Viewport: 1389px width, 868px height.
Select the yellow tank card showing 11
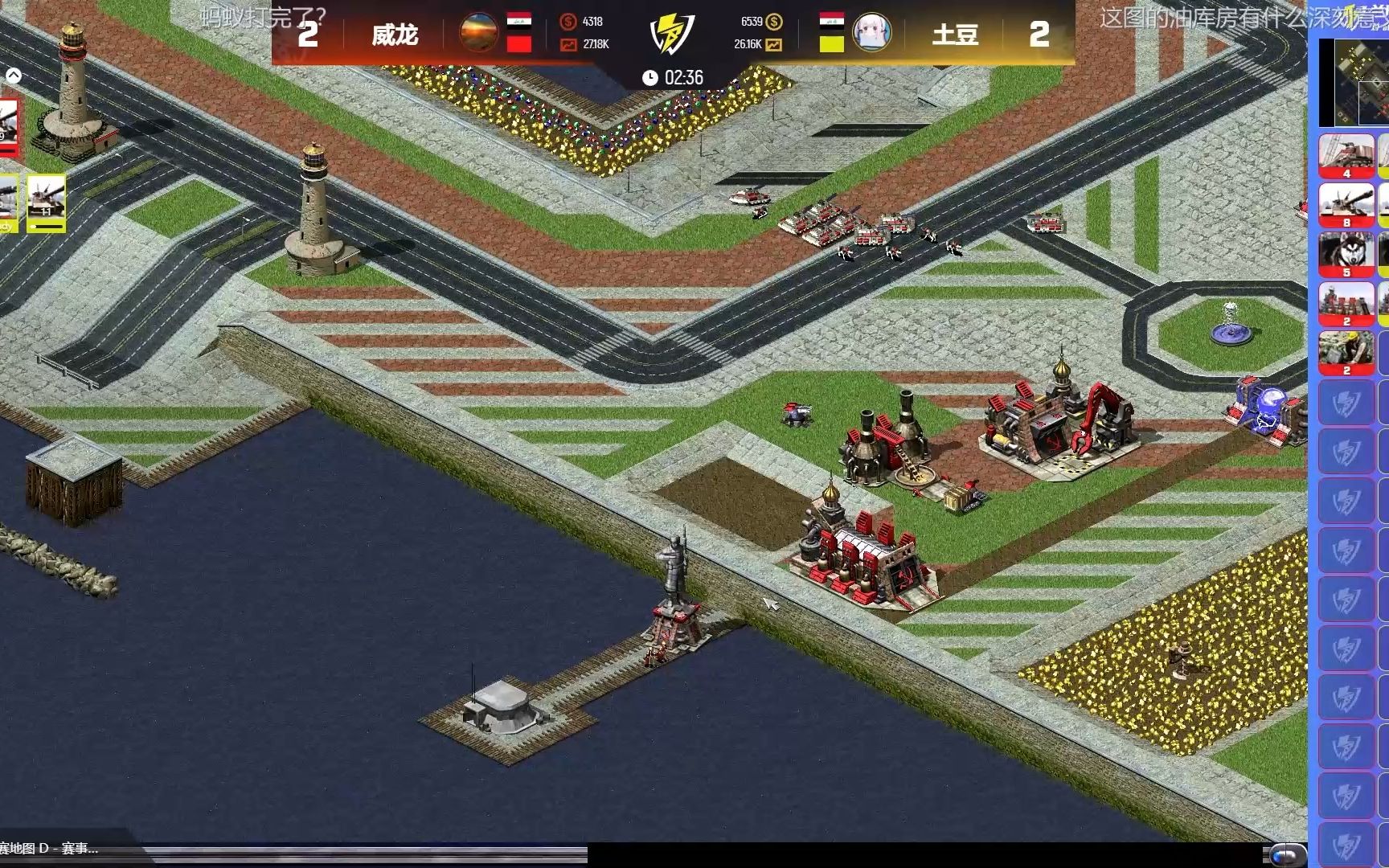pyautogui.click(x=47, y=201)
